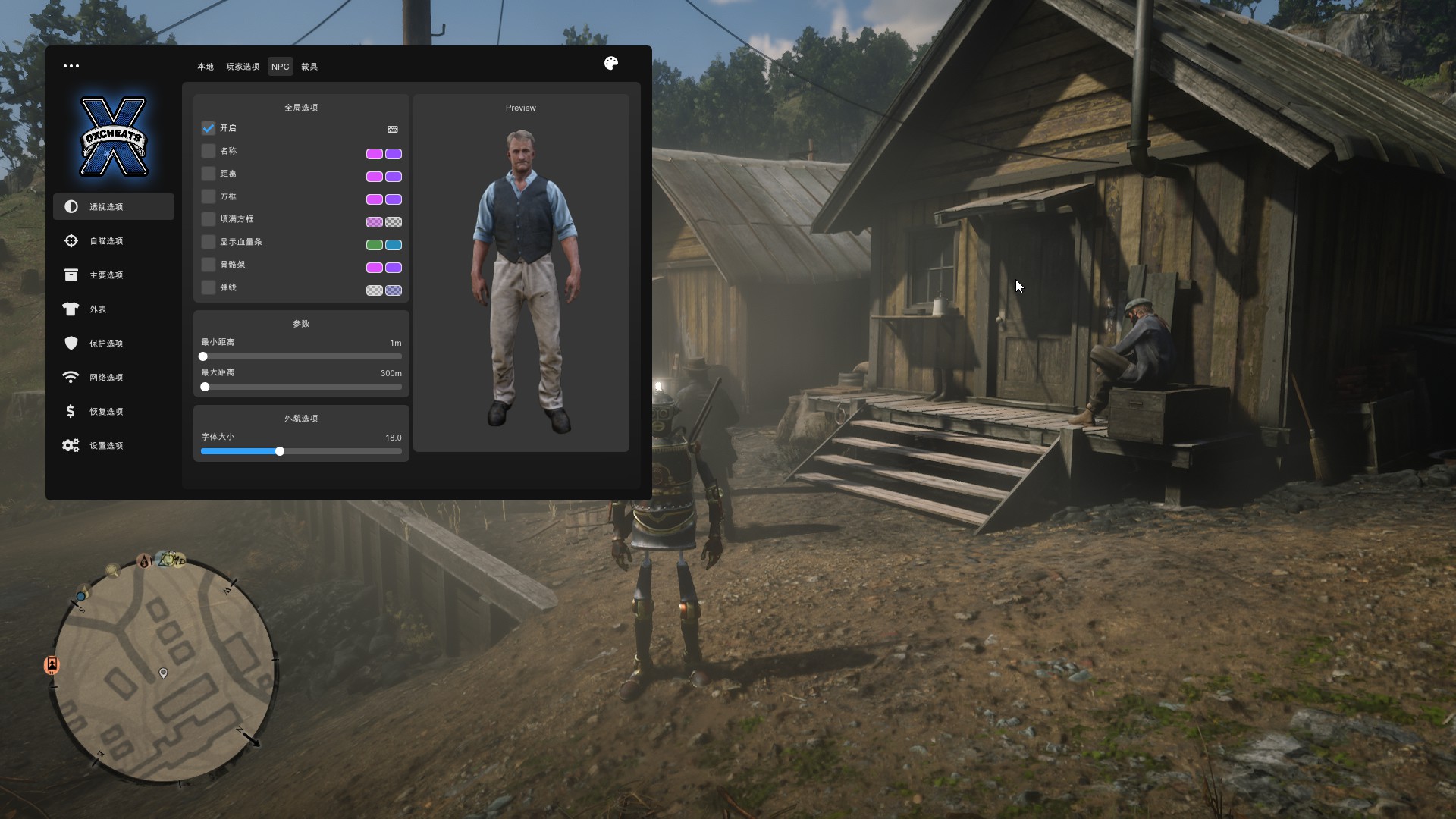Switch to the 本地 tab

(206, 67)
